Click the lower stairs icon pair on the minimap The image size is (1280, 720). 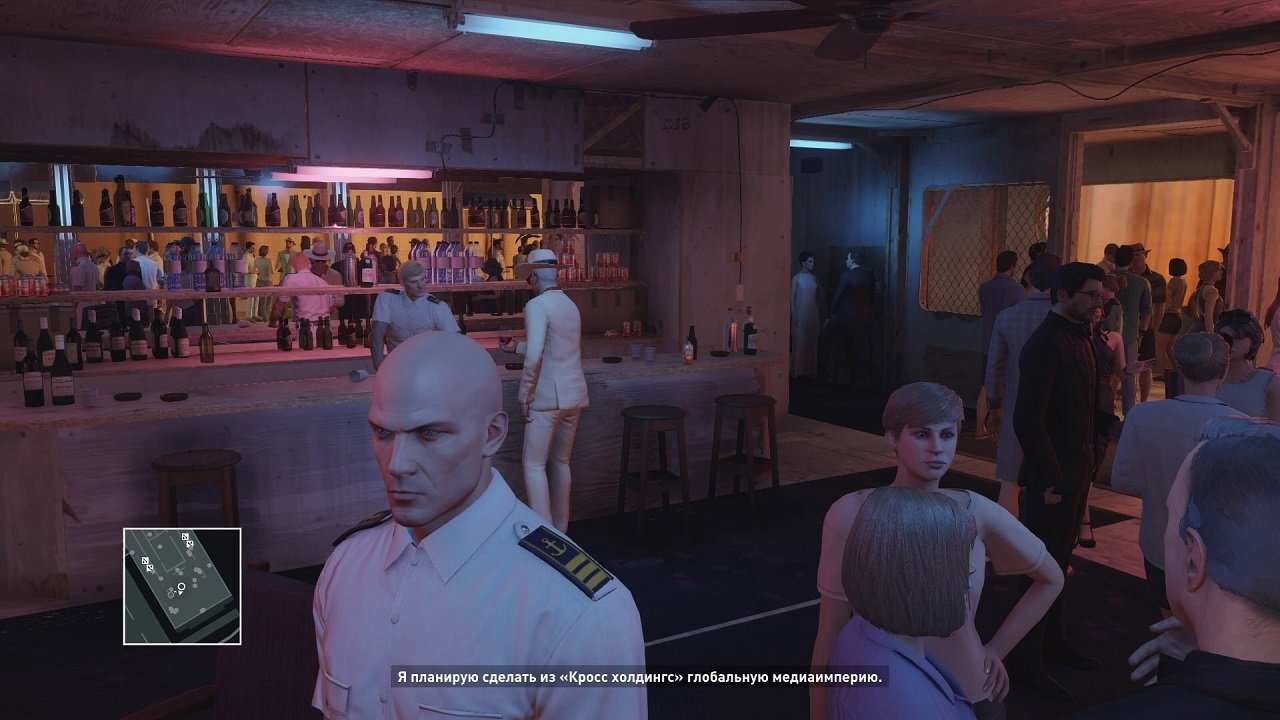[x=149, y=567]
